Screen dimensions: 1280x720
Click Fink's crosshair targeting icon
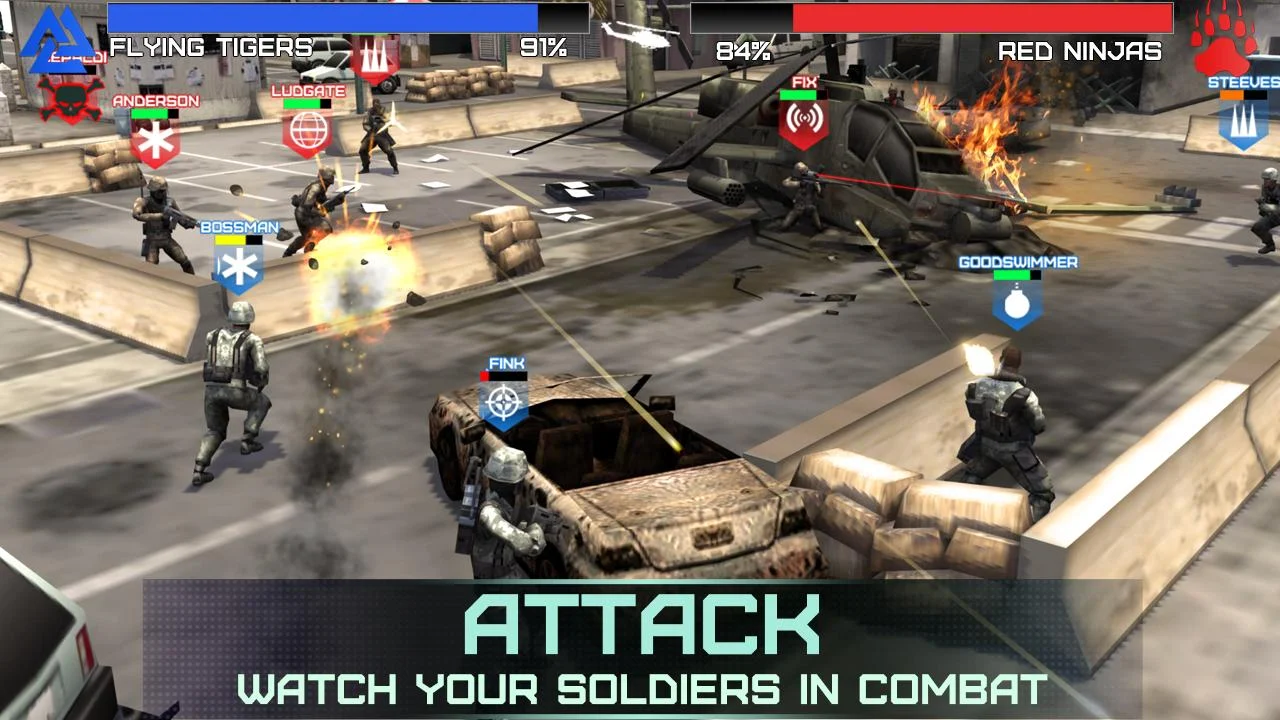tap(506, 402)
